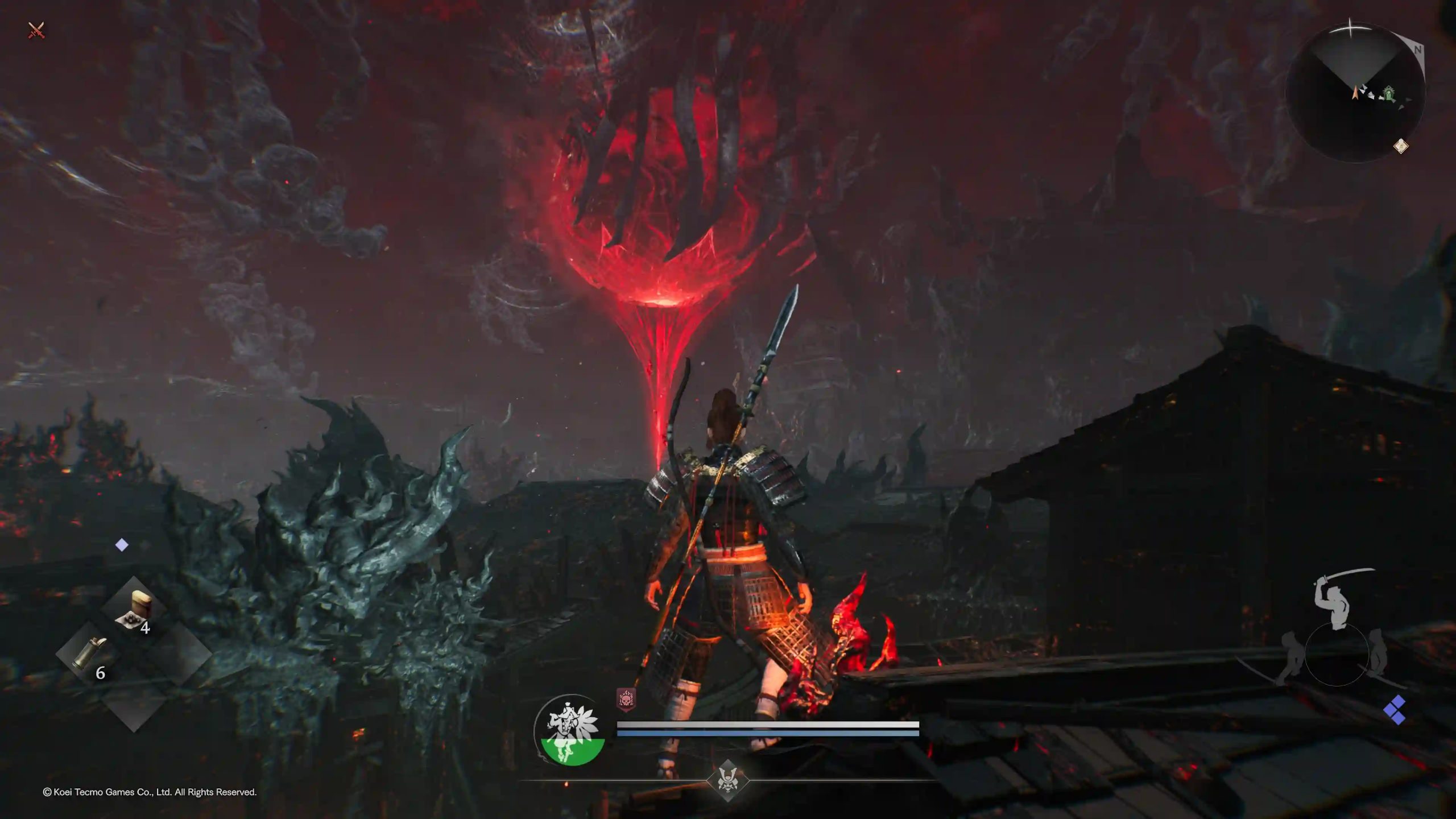This screenshot has width=1456, height=819.
Task: Inspect the red skull status effect icon
Action: (x=626, y=698)
